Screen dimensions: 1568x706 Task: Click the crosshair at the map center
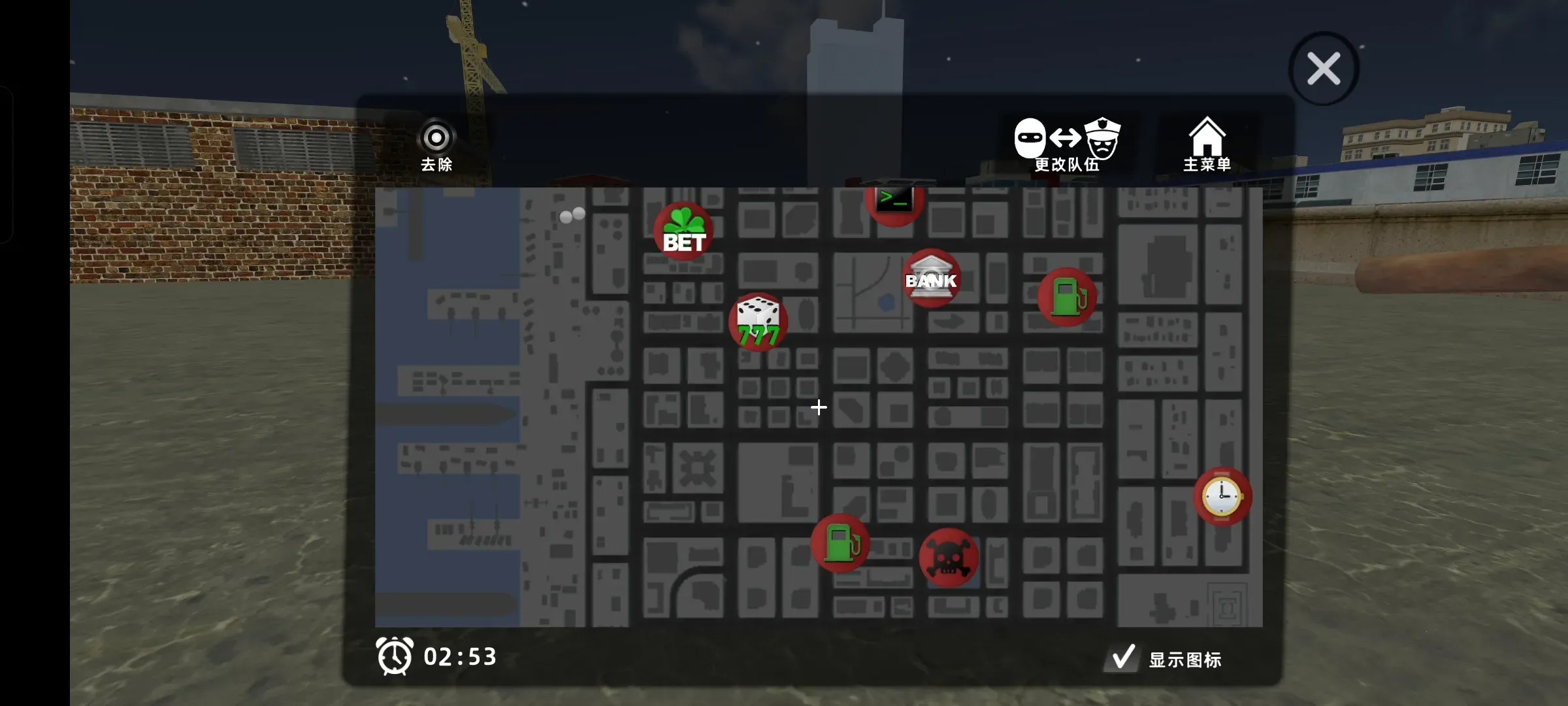coord(819,408)
